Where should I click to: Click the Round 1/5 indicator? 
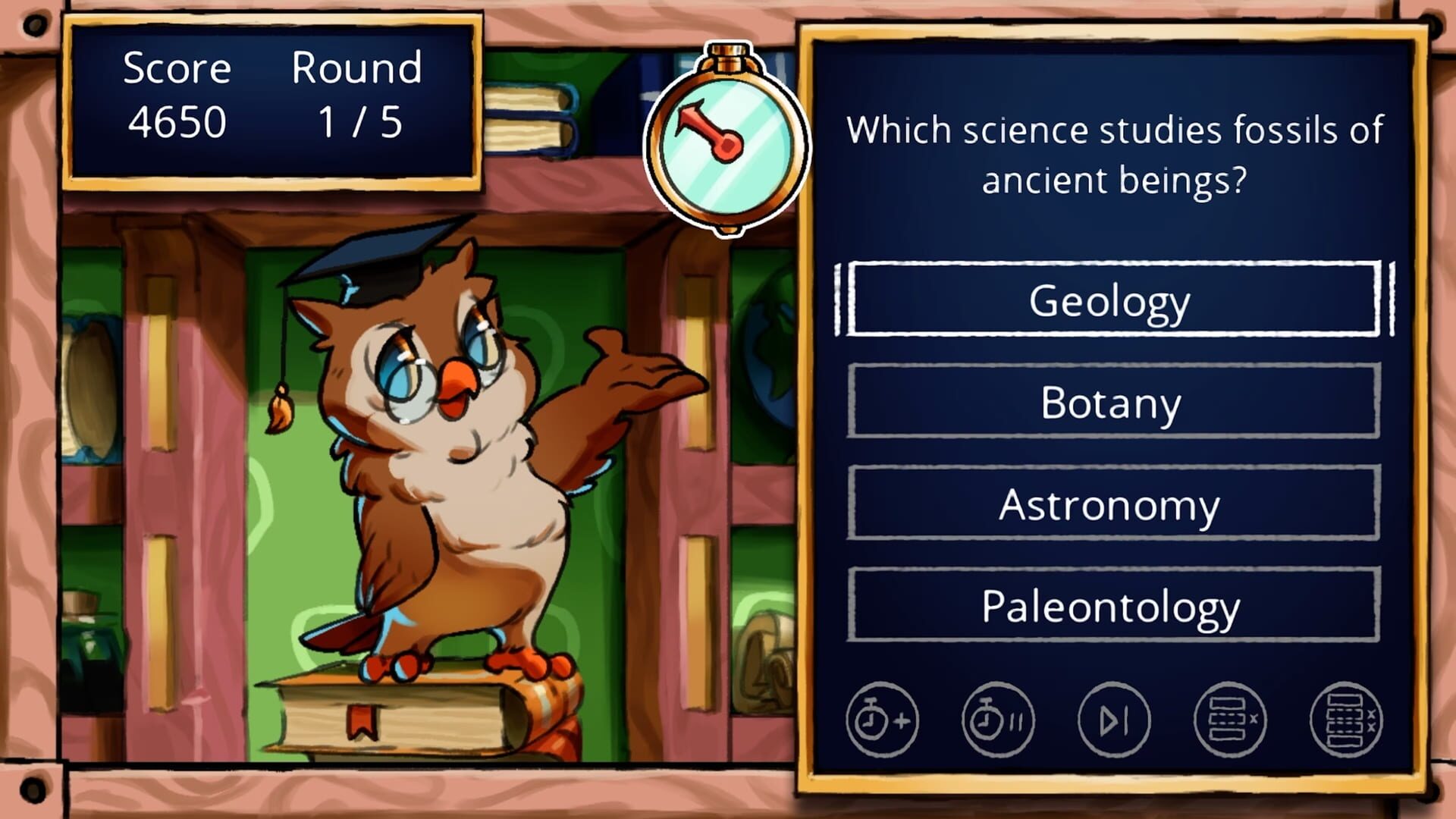point(356,95)
